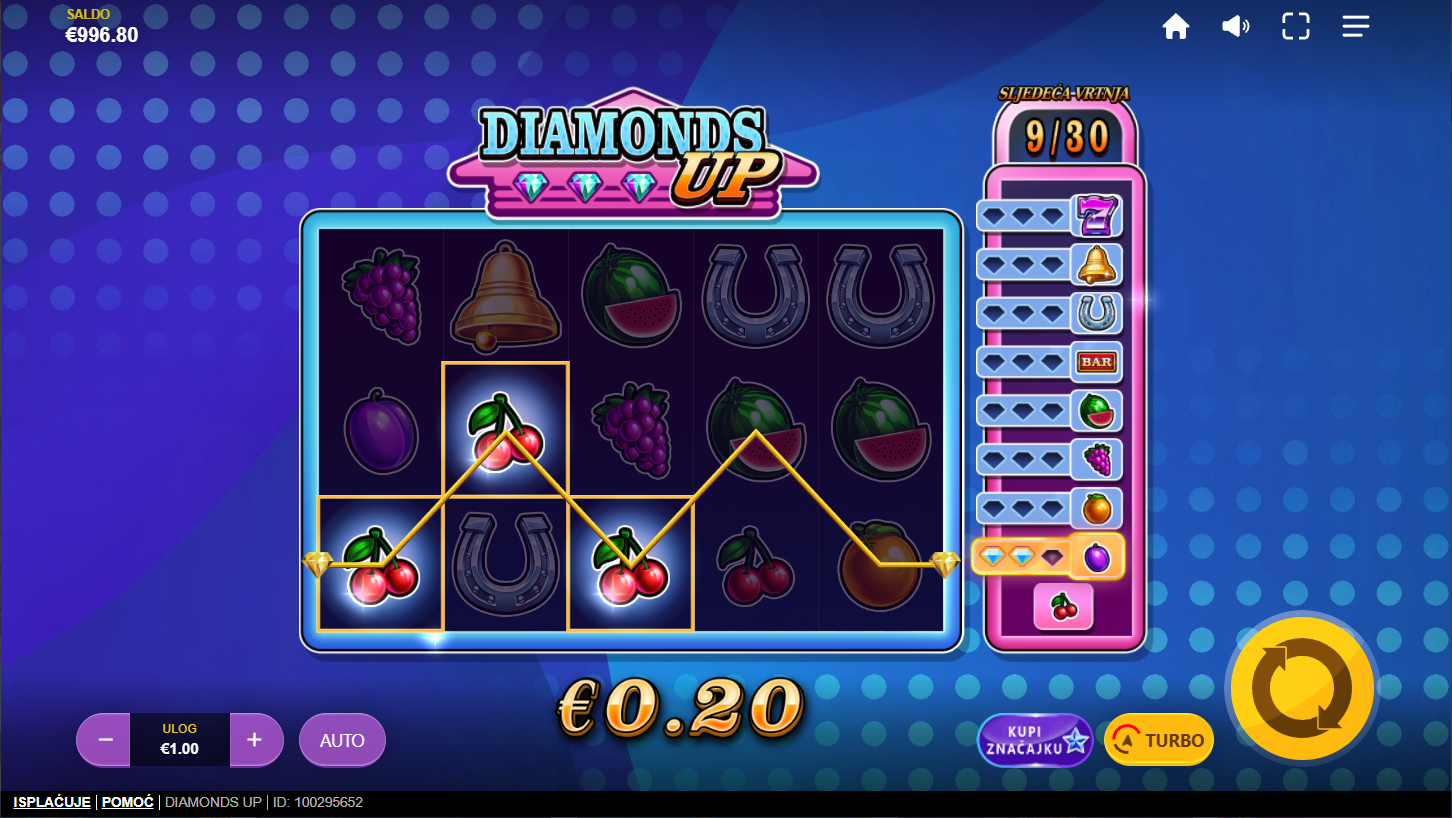Open the Kupi Značajku feature purchase

[1034, 740]
